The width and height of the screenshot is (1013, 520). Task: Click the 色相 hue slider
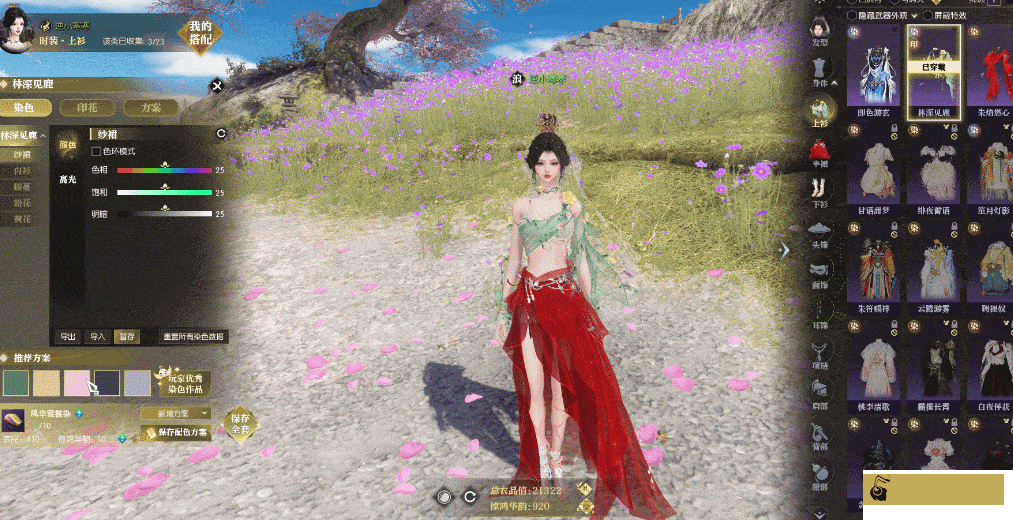(x=164, y=171)
